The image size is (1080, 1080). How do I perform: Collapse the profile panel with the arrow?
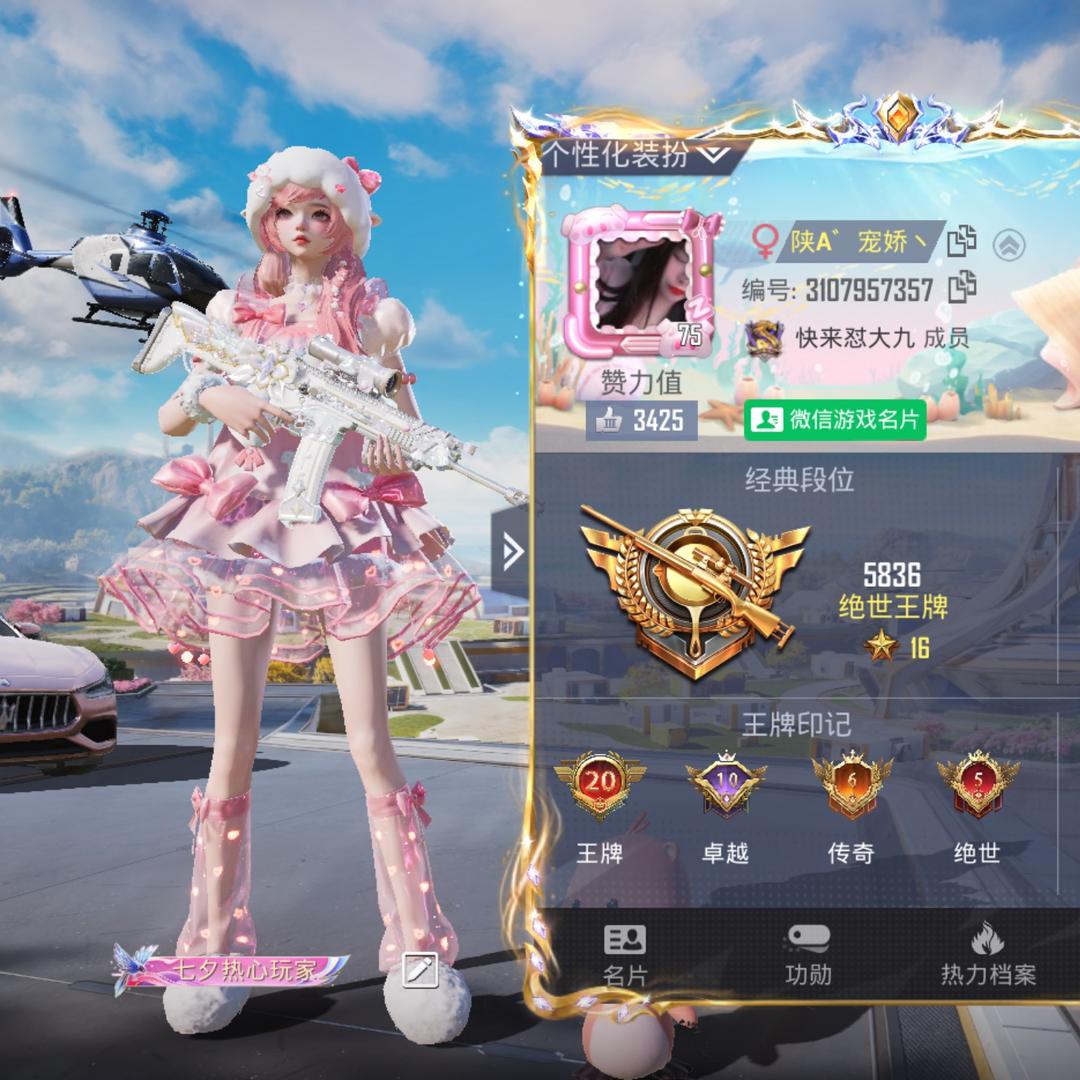coord(512,551)
